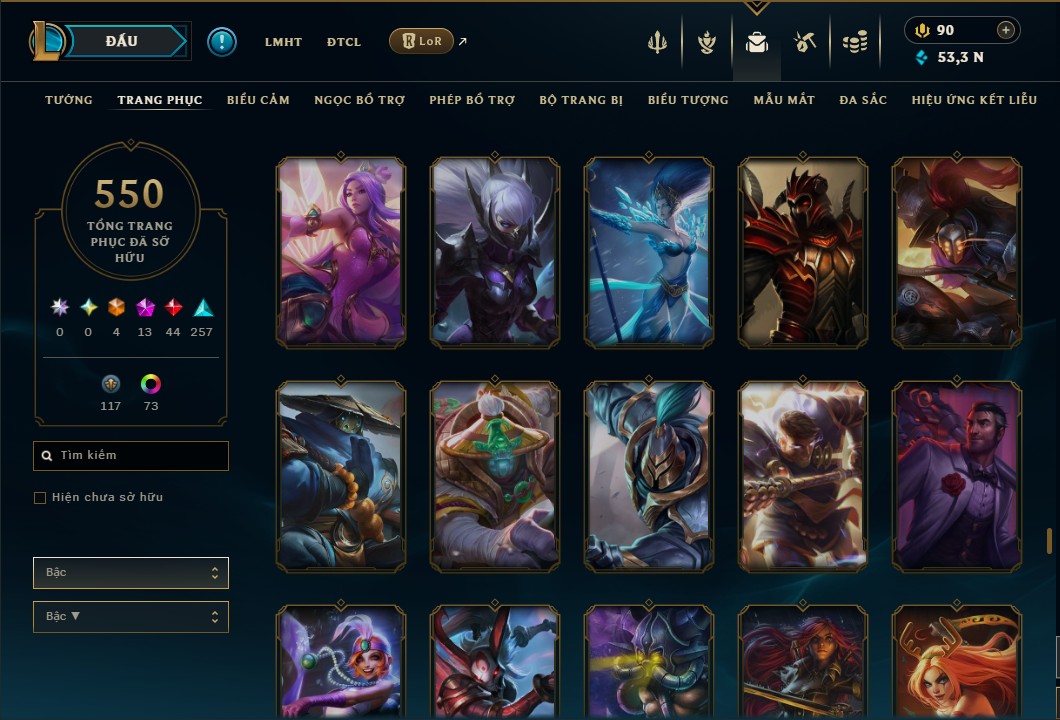
Task: Select the purple-haired fairy skin card
Action: tap(341, 252)
